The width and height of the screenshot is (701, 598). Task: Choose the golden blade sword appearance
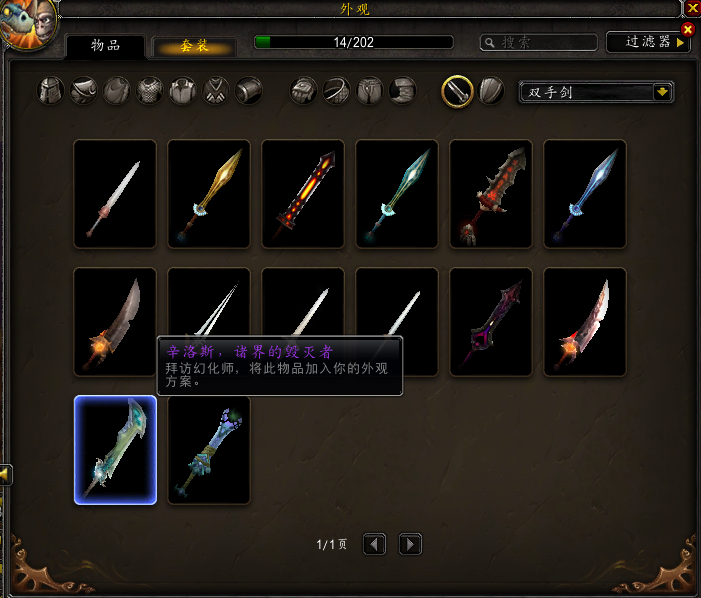pyautogui.click(x=209, y=194)
